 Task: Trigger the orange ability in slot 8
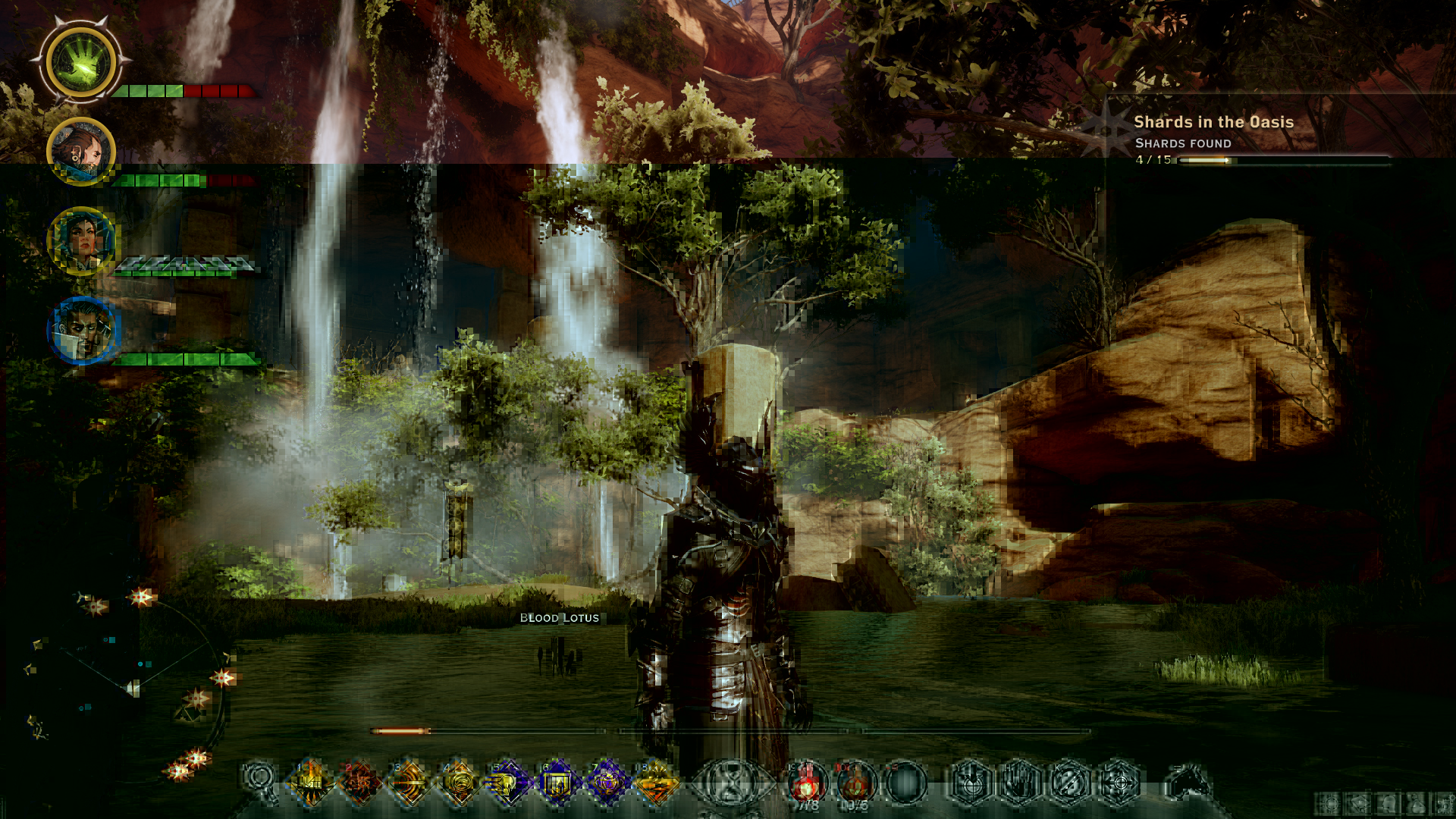(656, 781)
